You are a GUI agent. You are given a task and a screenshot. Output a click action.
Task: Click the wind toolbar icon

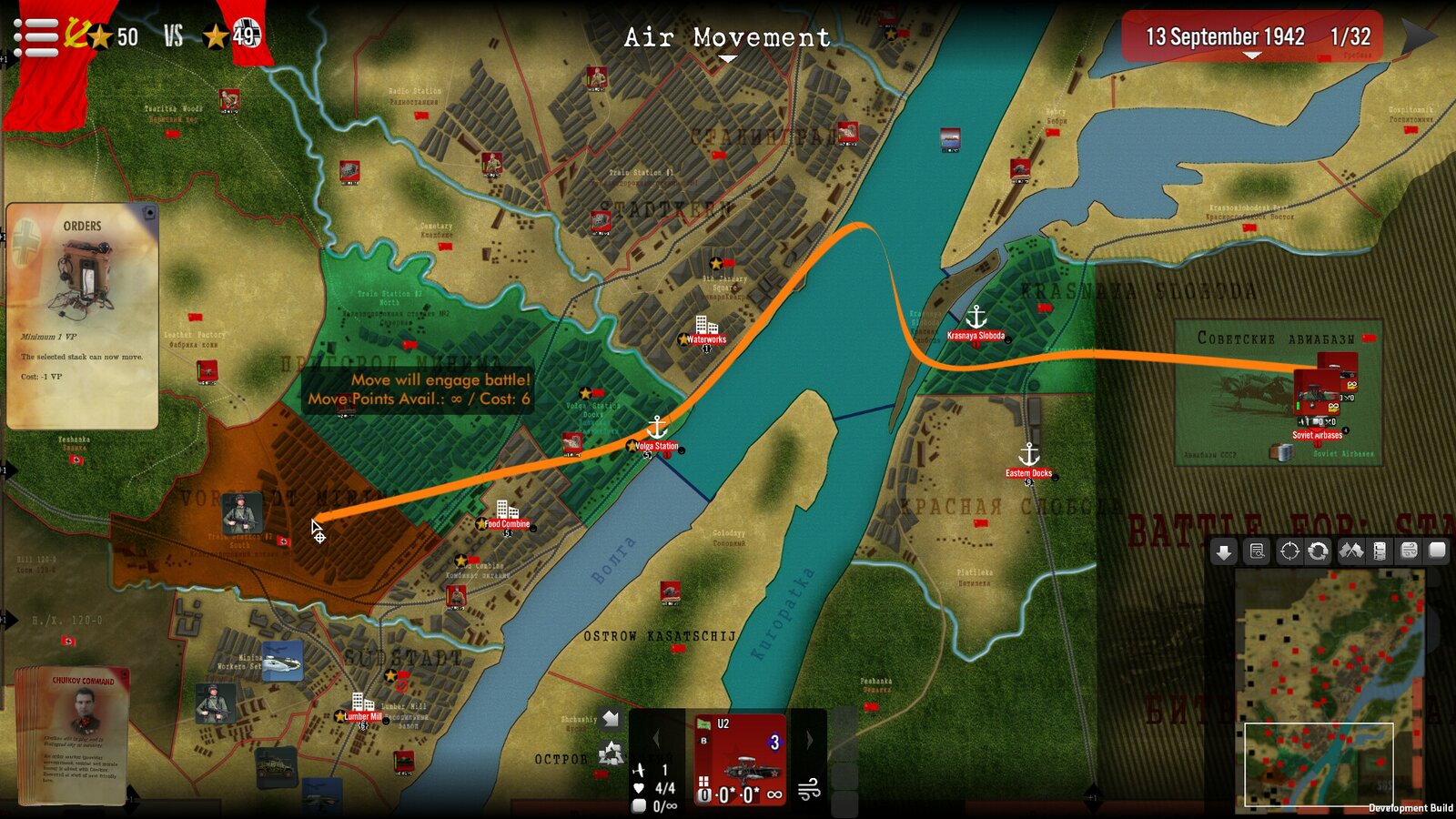(1409, 551)
